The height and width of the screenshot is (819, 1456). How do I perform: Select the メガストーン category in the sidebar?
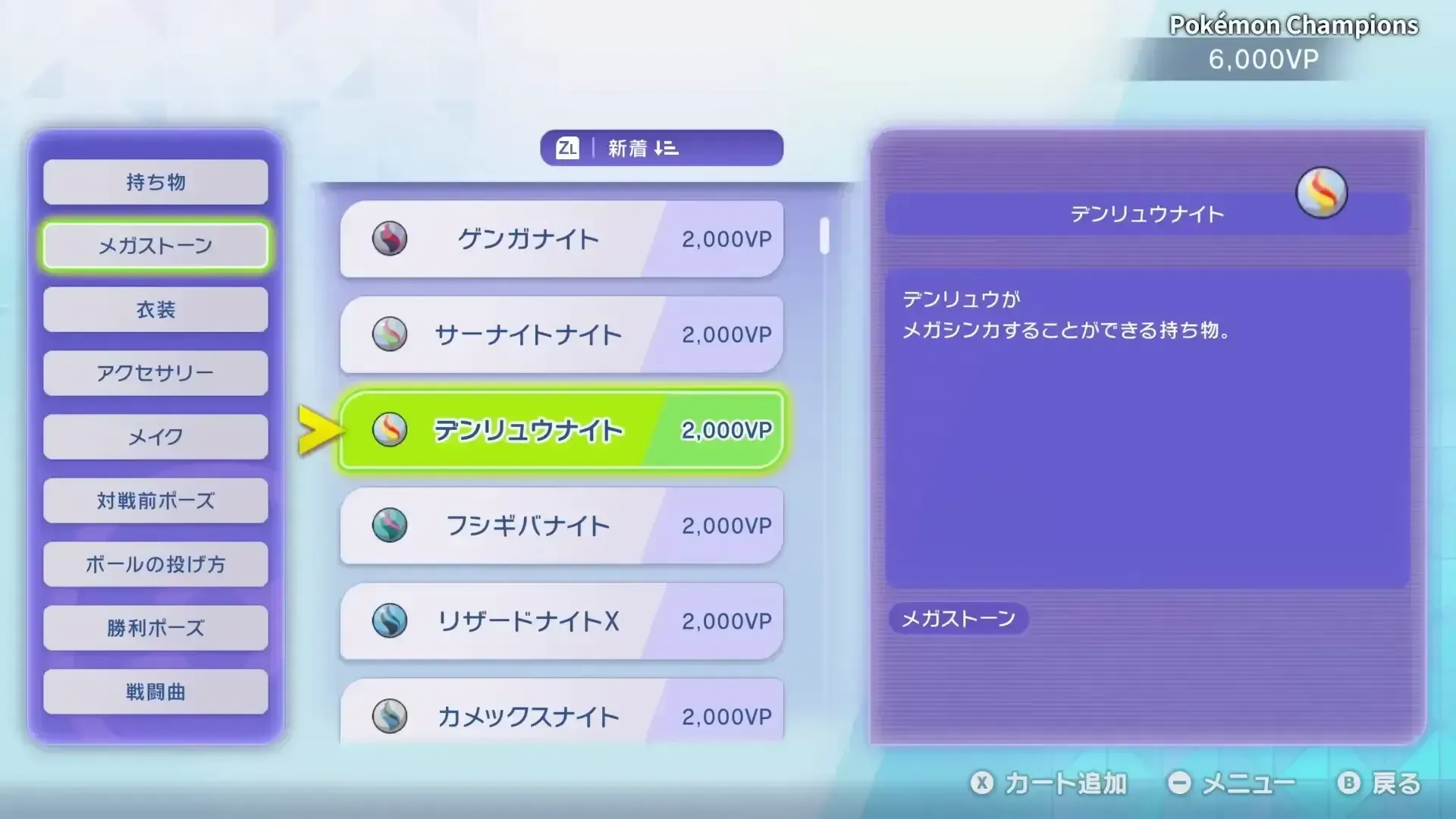(155, 246)
